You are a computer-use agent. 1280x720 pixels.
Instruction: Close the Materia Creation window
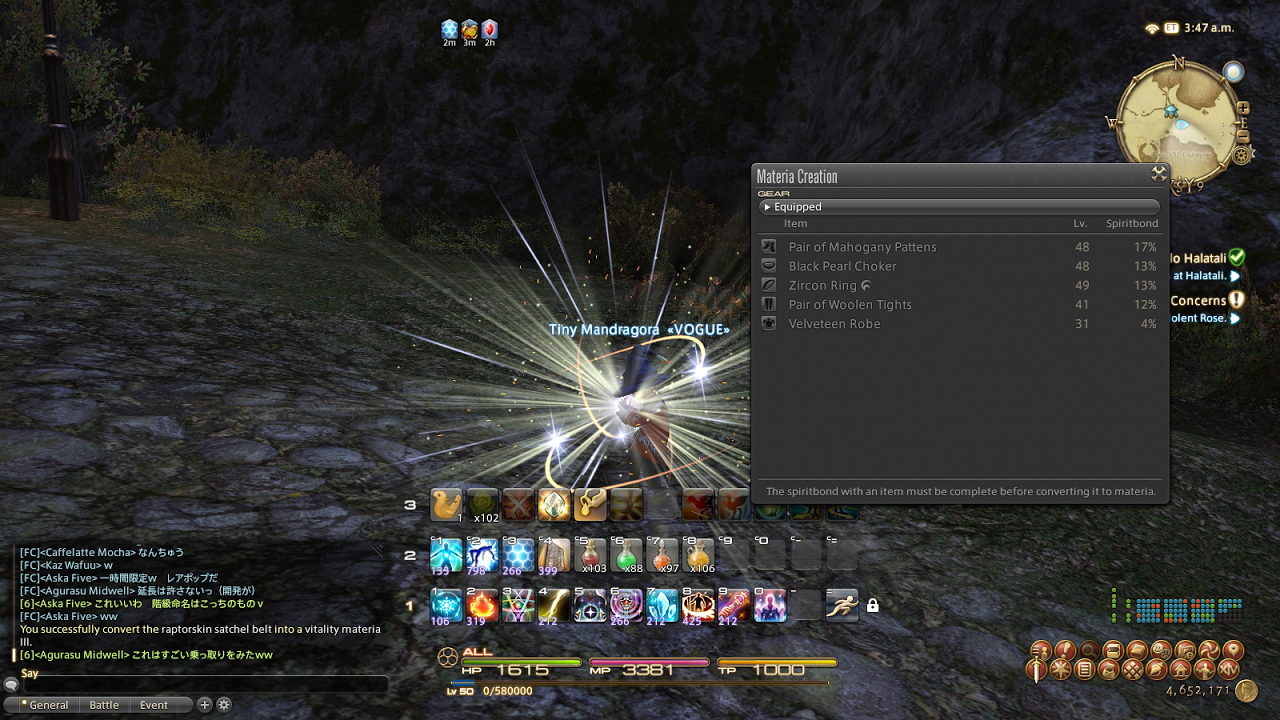[1159, 174]
